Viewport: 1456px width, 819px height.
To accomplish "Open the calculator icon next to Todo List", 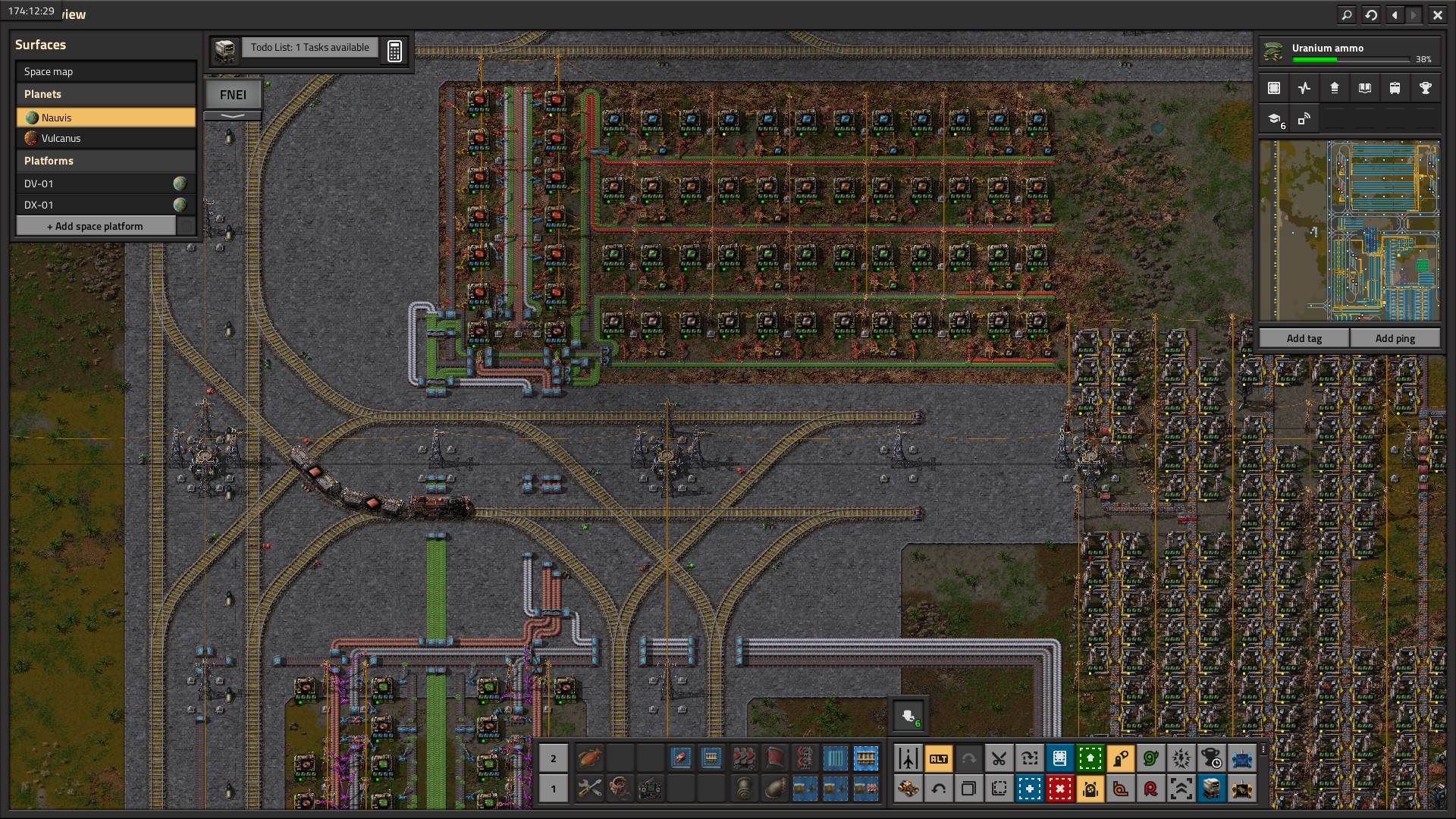I will (394, 51).
